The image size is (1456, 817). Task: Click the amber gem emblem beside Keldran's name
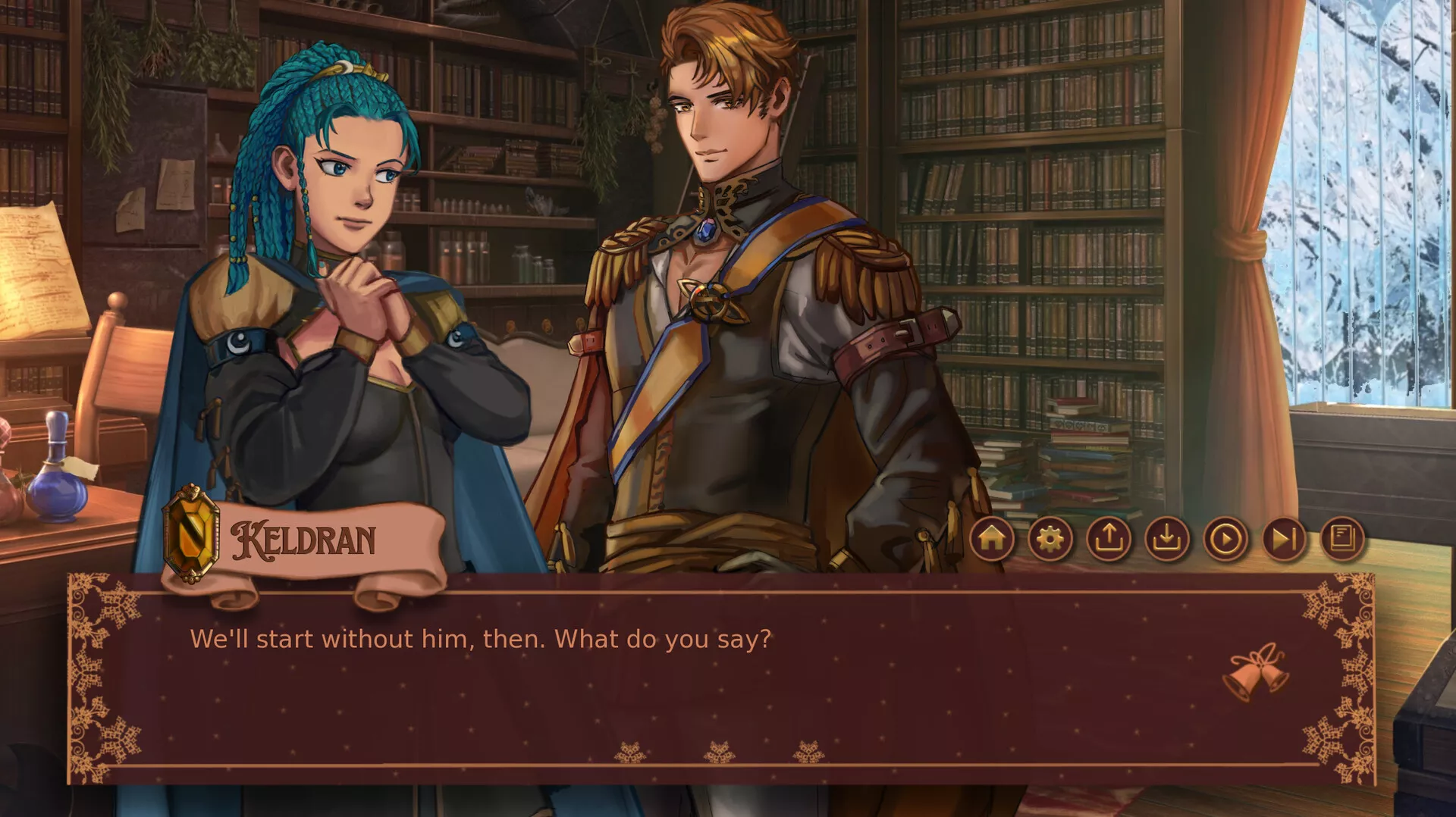(192, 533)
